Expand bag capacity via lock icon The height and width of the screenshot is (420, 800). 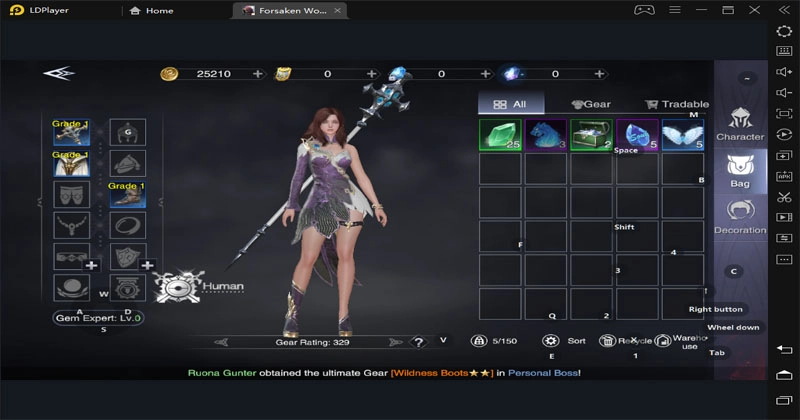pyautogui.click(x=479, y=341)
